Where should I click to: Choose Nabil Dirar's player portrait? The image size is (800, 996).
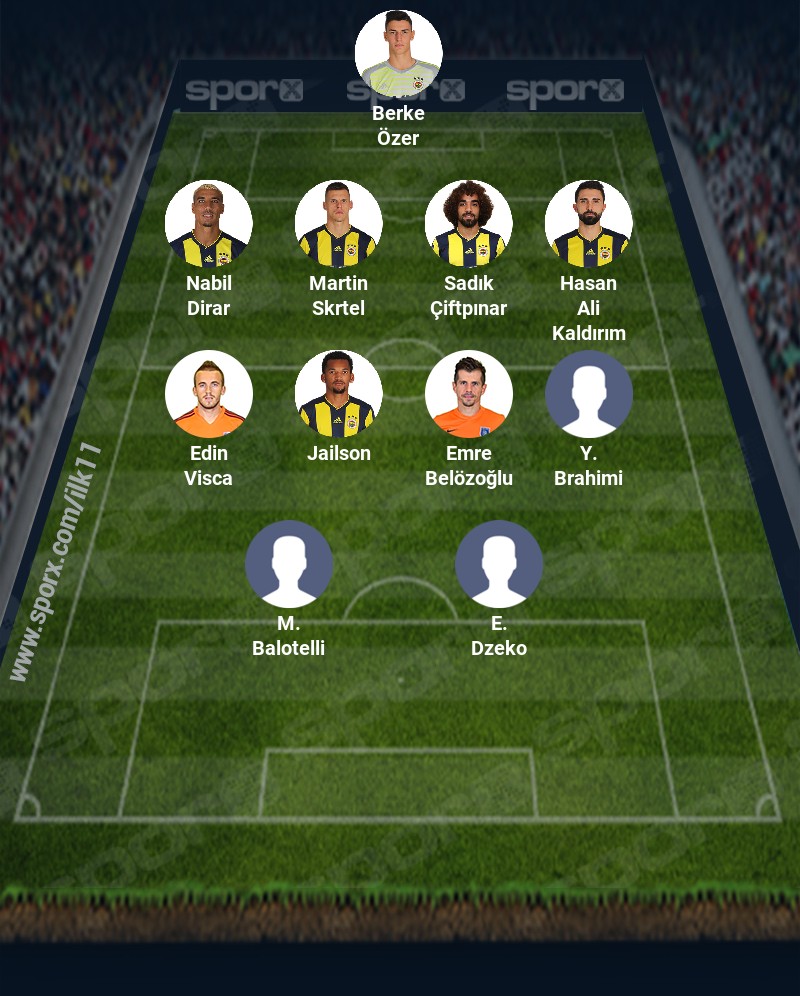(208, 224)
